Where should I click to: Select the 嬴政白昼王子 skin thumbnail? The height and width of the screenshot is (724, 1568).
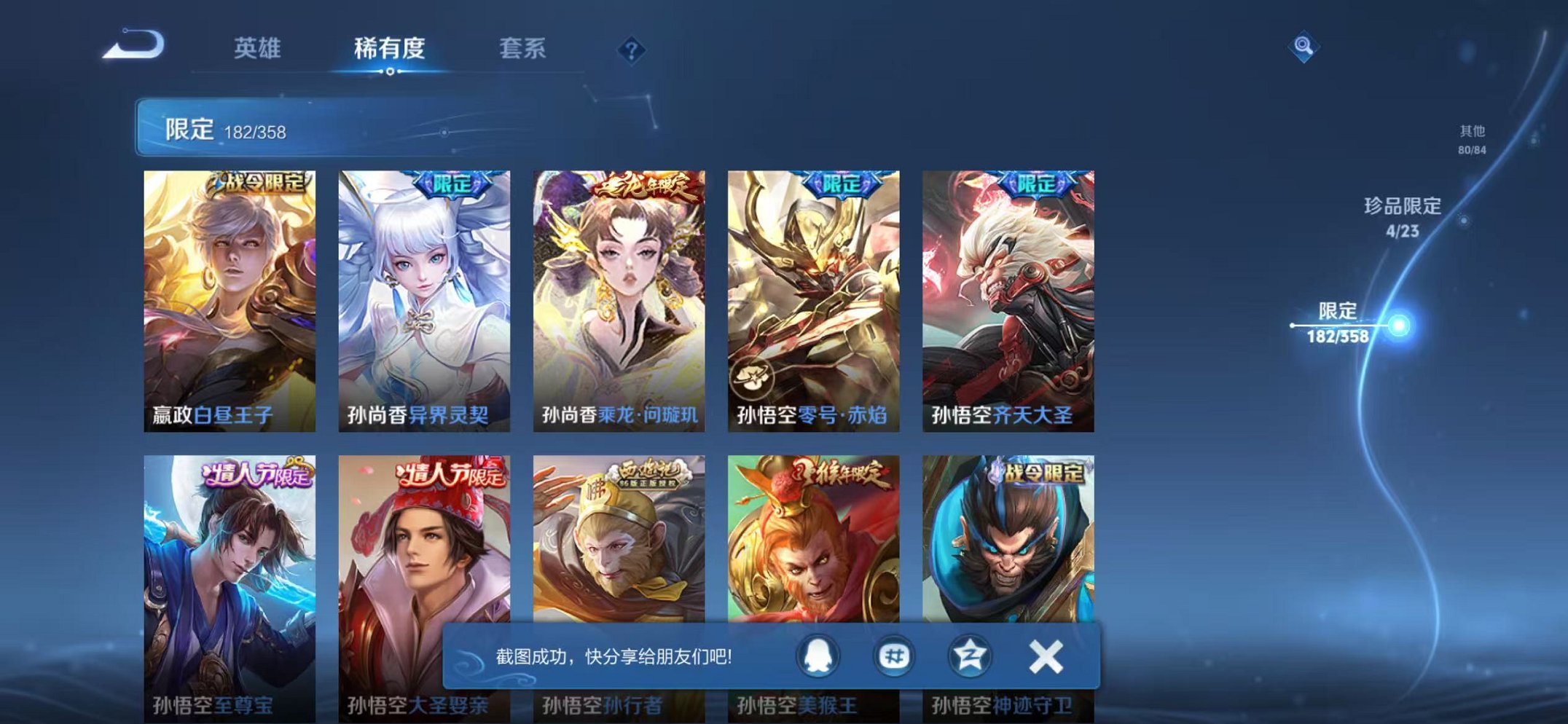click(x=229, y=291)
